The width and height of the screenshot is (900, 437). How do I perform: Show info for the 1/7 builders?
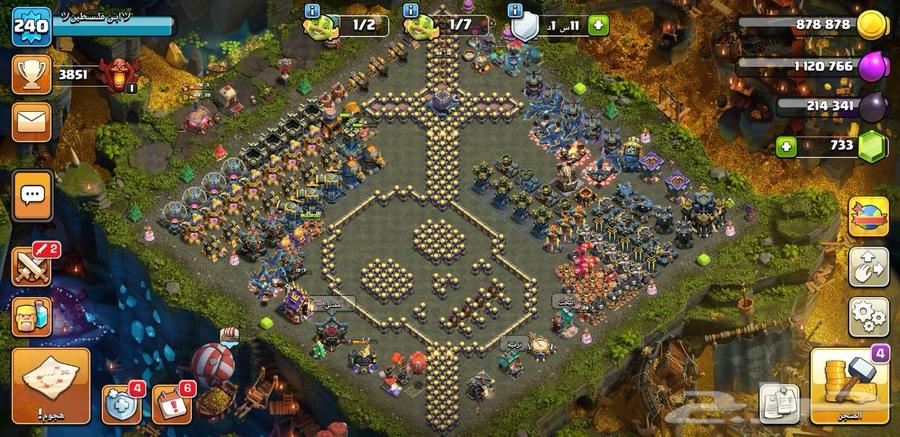(x=411, y=9)
